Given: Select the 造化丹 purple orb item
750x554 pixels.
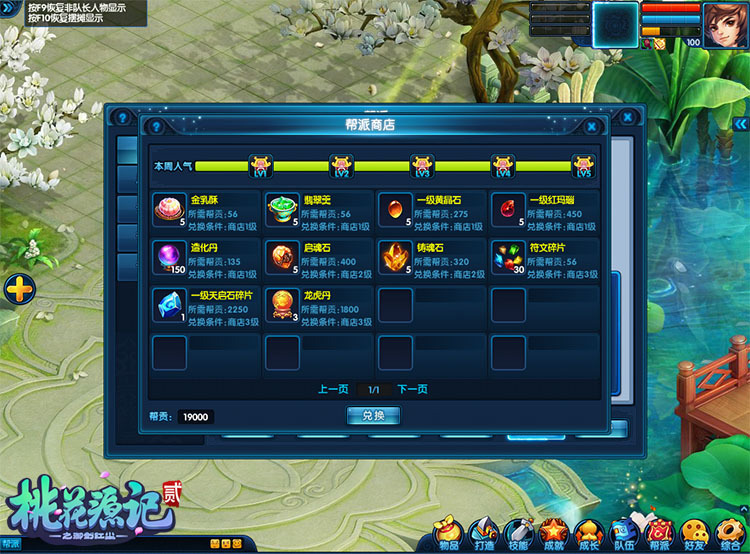Looking at the screenshot, I should pyautogui.click(x=169, y=259).
